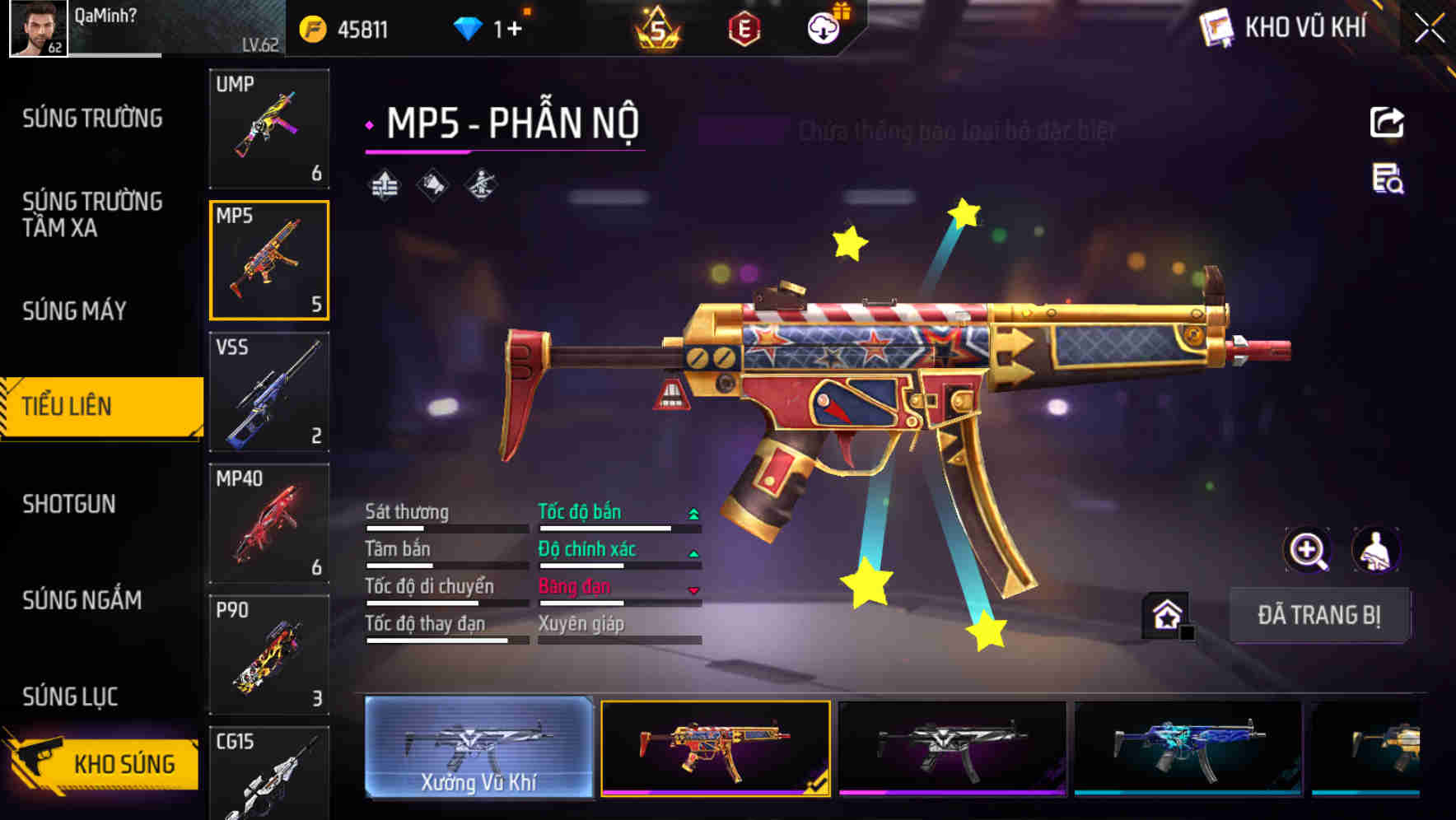Select the megaphone attribute icon under MP5 title

click(x=432, y=184)
